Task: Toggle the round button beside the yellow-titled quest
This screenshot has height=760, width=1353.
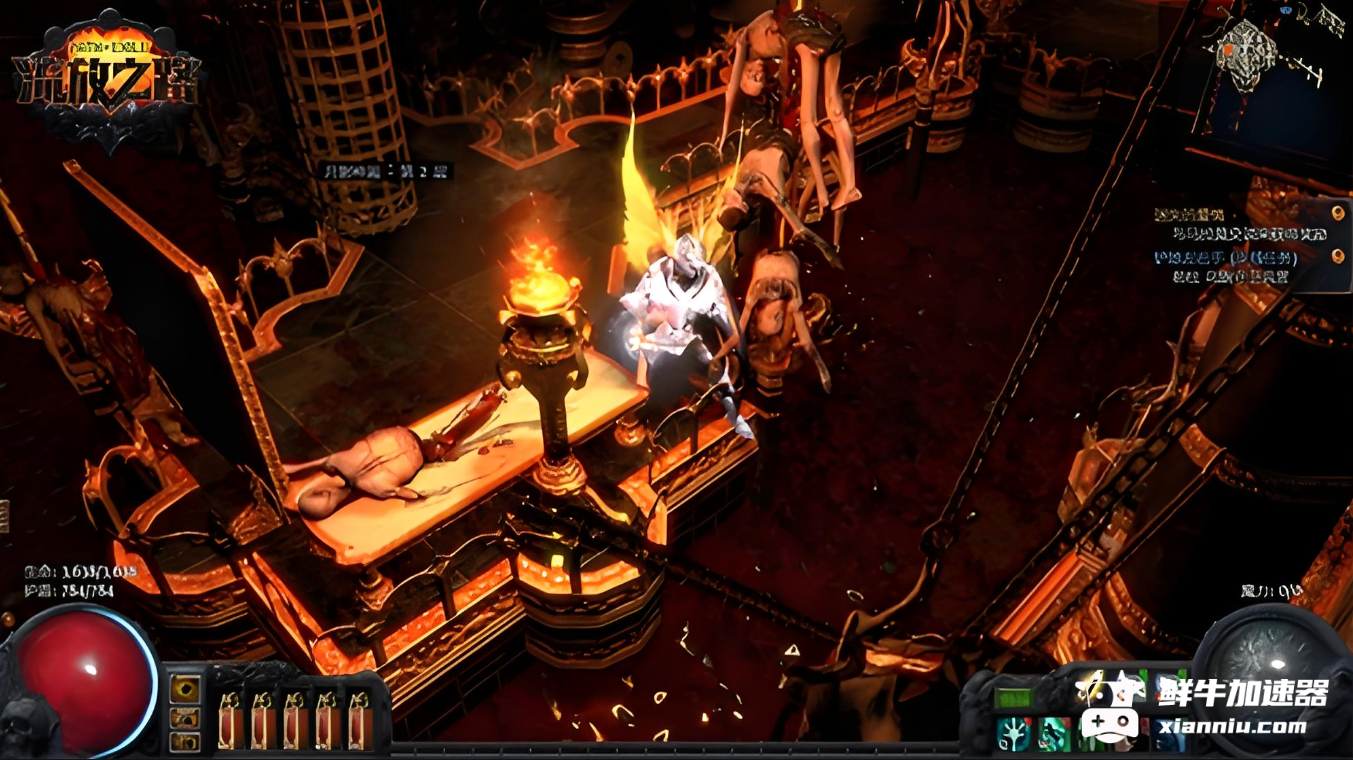Action: (x=1338, y=212)
